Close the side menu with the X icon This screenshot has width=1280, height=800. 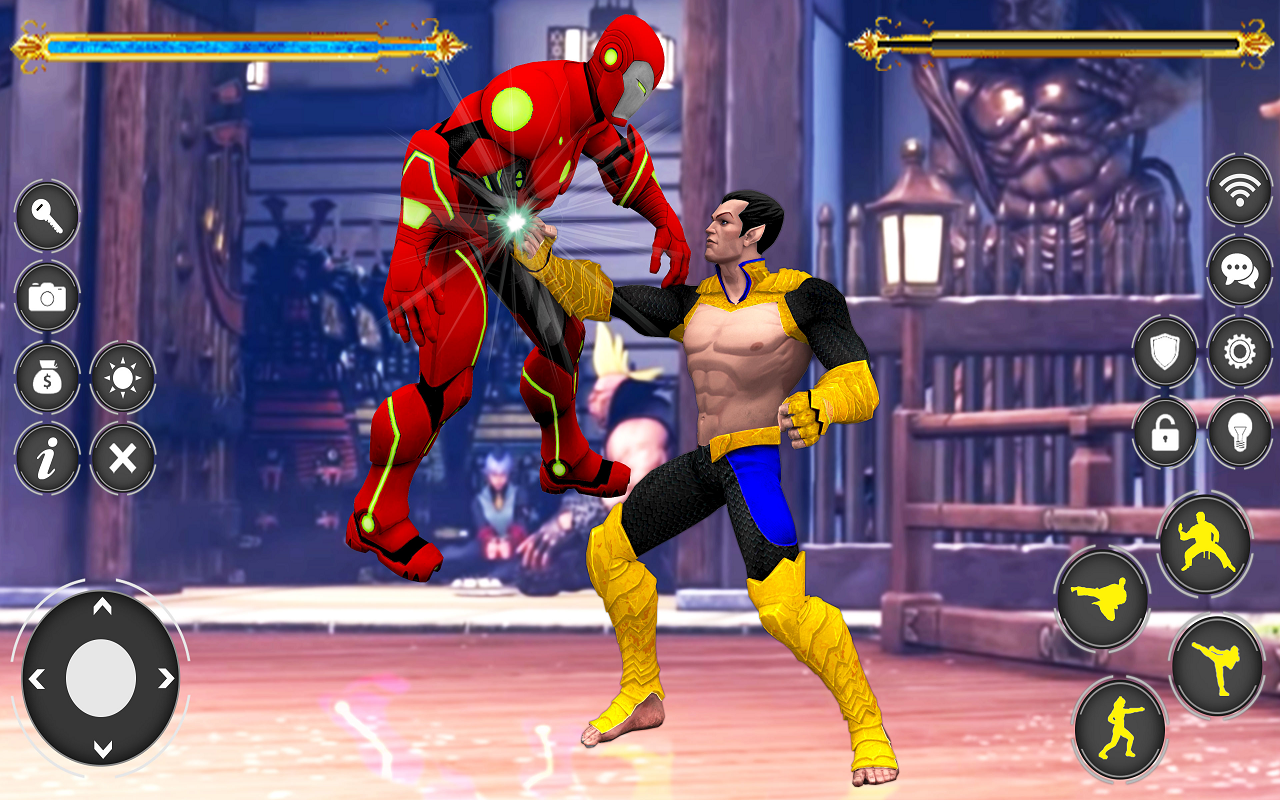122,458
